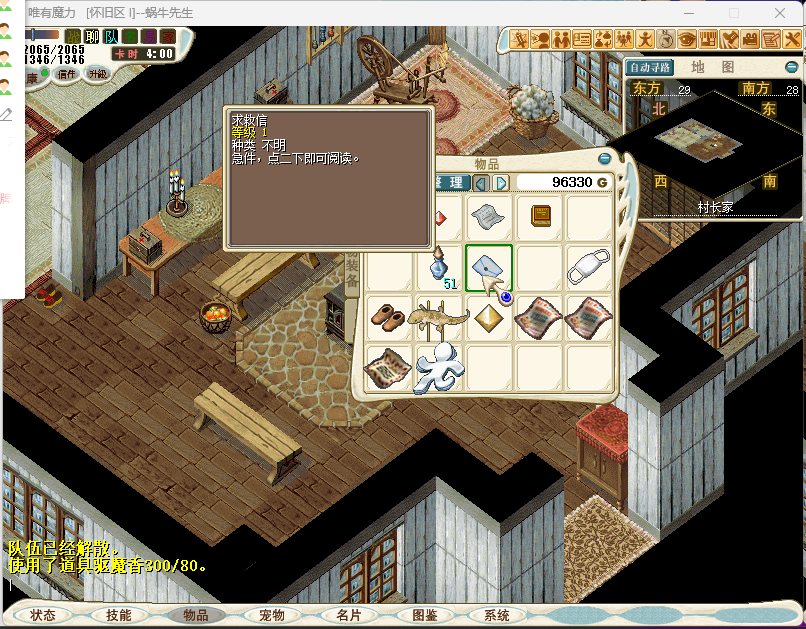Select the 求救信 blue envelope item
The image size is (806, 629).
[x=489, y=268]
